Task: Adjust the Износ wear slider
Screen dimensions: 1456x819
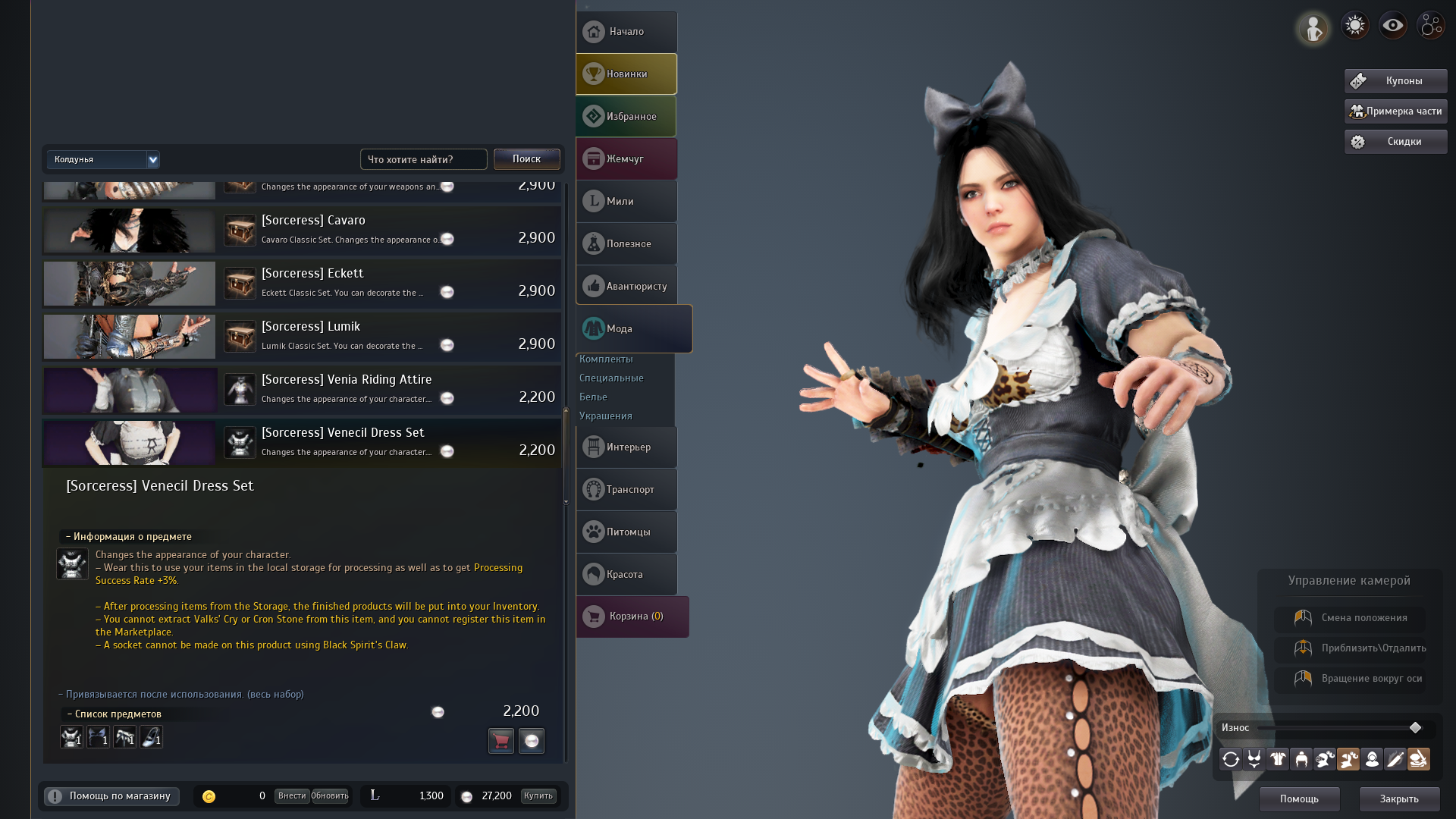Action: point(1415,728)
